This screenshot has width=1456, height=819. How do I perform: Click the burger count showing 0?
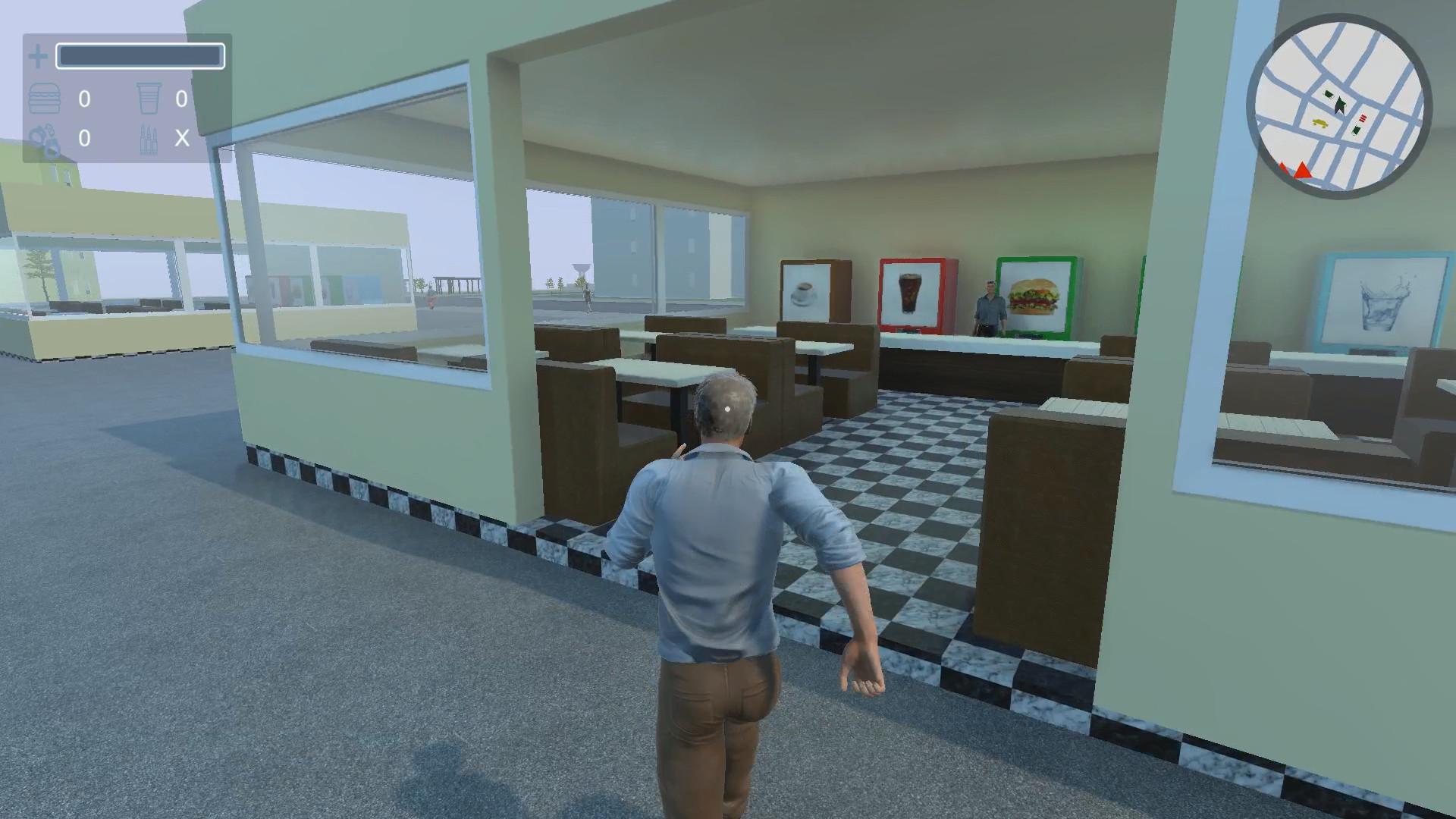click(85, 100)
